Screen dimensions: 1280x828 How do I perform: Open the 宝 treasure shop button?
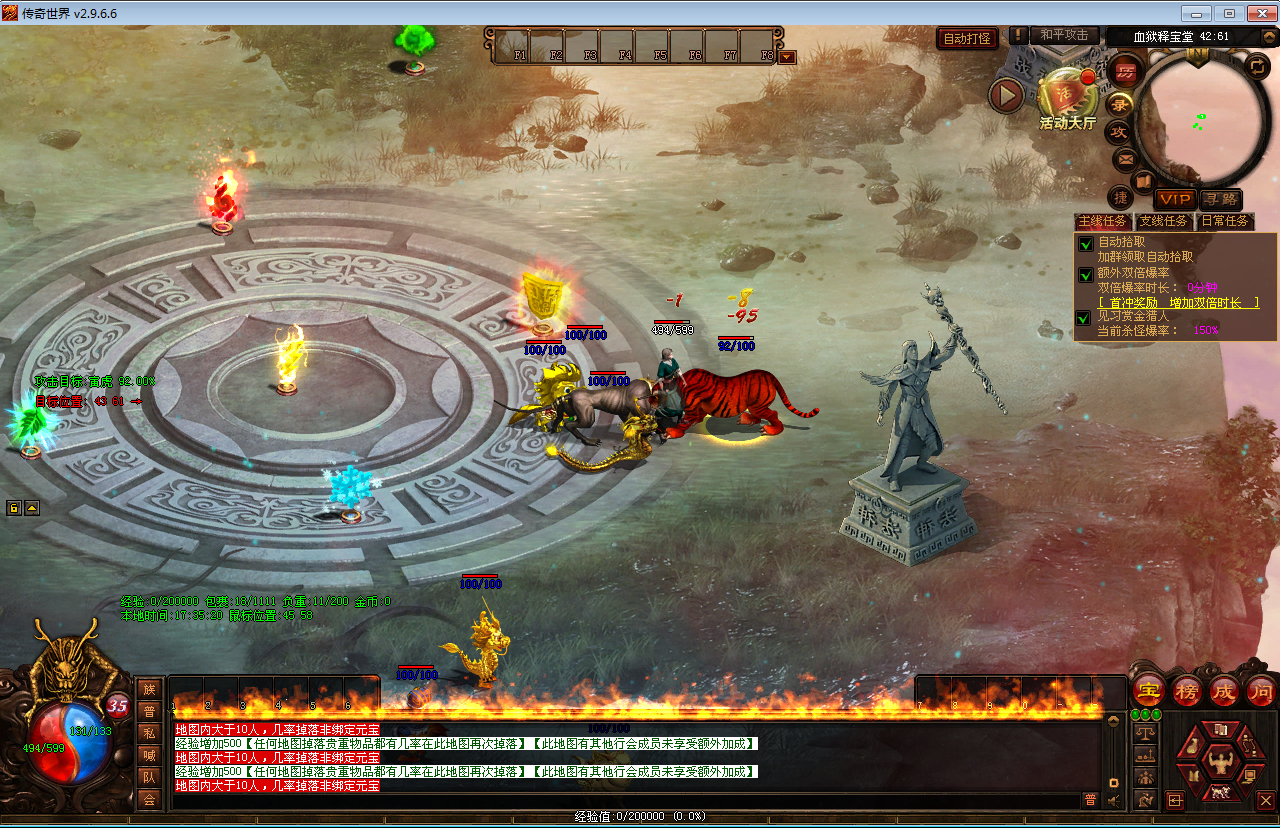click(x=1148, y=690)
